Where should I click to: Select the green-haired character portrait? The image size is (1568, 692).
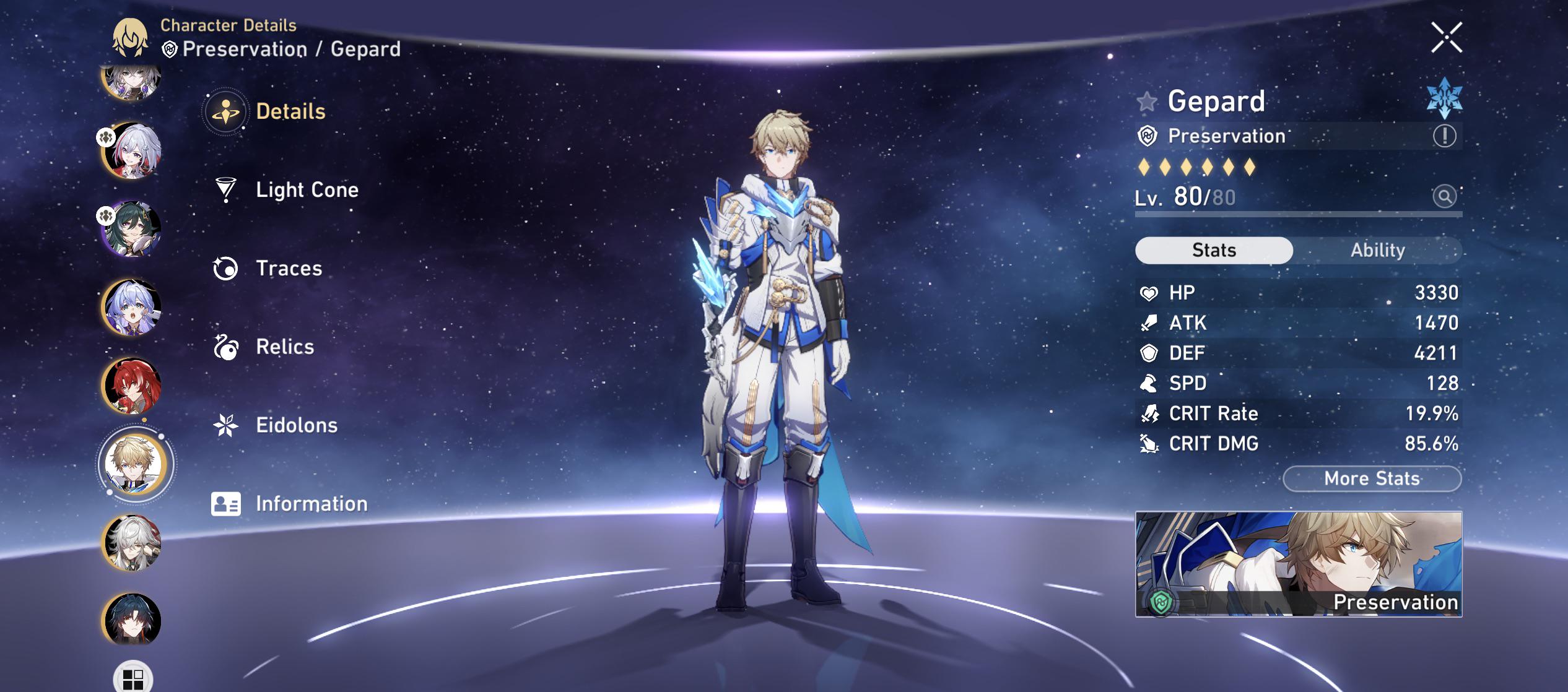point(131,228)
